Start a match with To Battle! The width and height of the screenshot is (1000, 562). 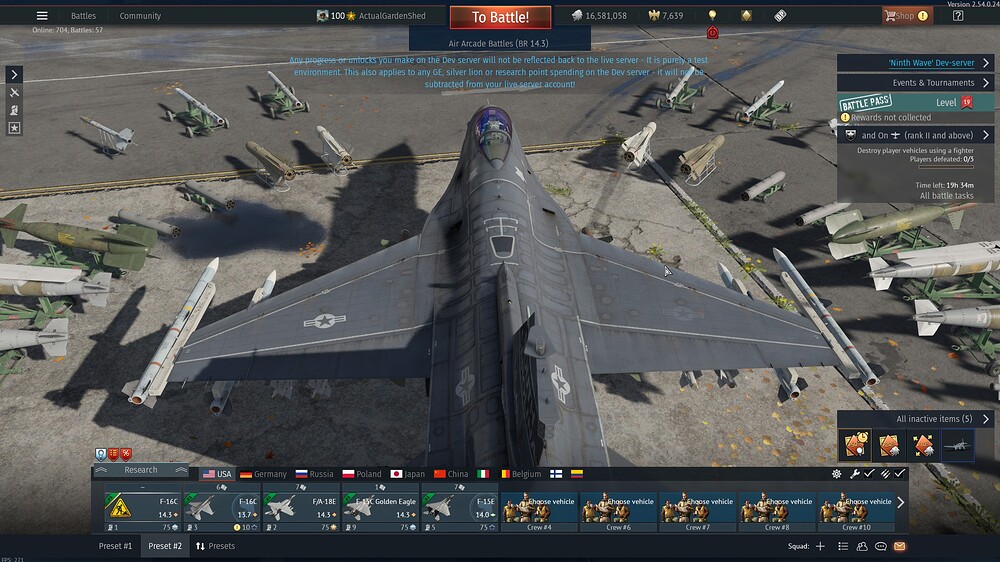[499, 17]
